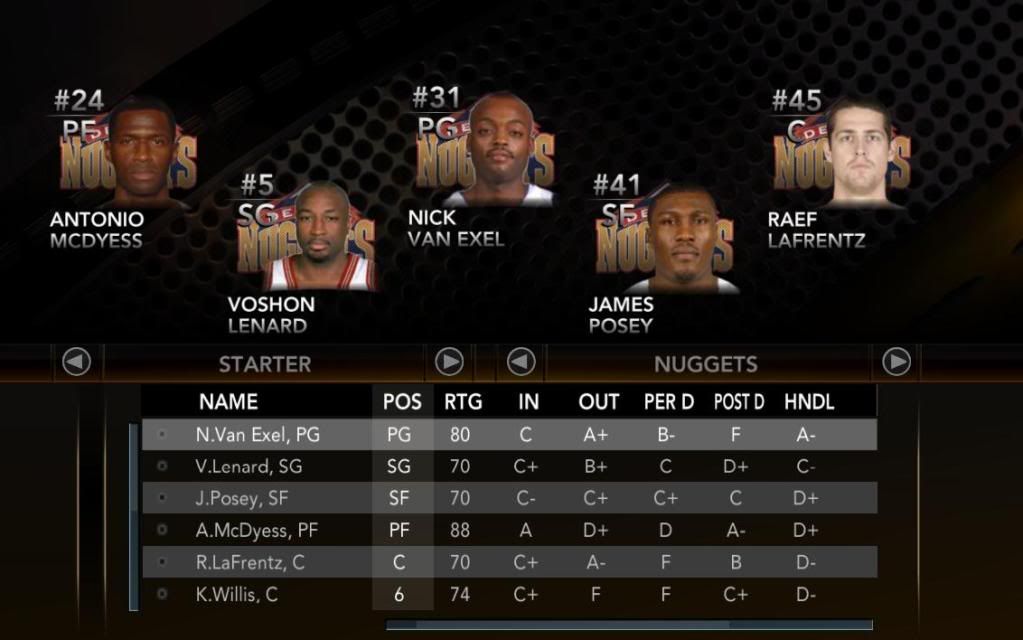
Task: Select the R.LaFrentz roster row
Action: point(510,562)
